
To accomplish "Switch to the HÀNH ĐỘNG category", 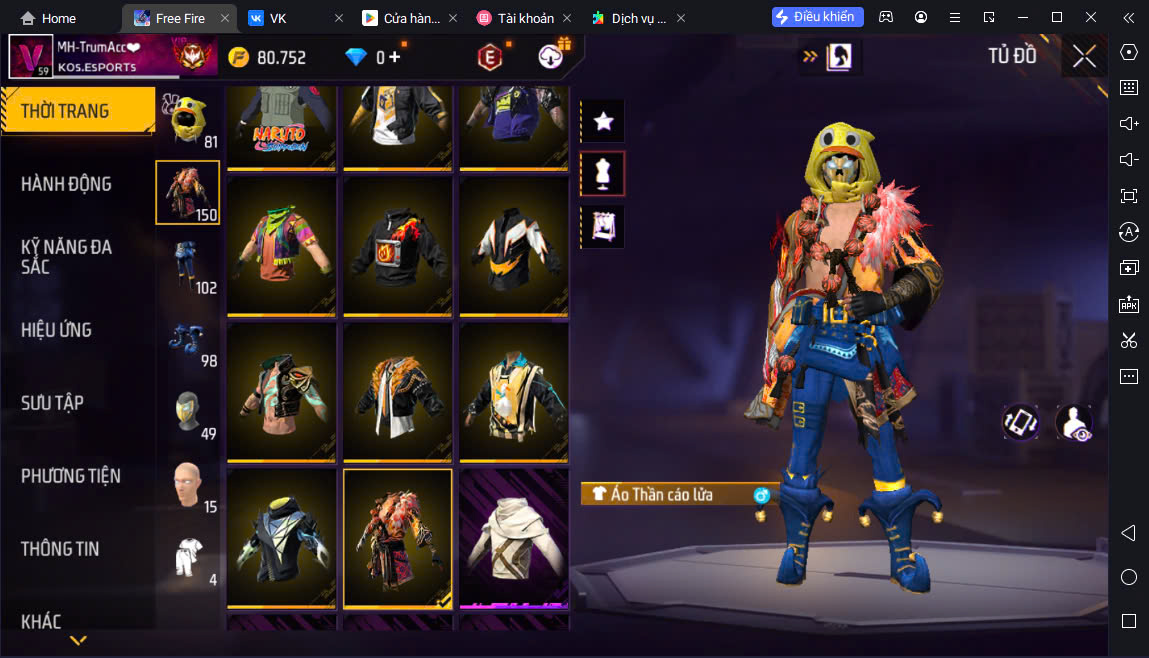I will (x=66, y=184).
